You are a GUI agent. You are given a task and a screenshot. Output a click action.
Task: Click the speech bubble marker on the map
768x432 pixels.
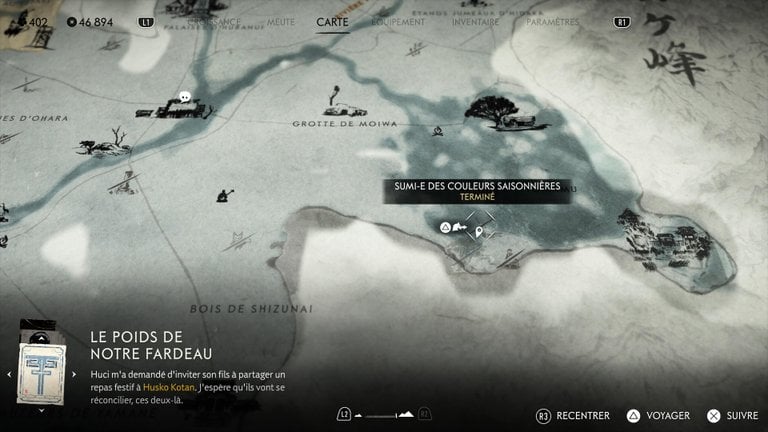pyautogui.click(x=185, y=97)
